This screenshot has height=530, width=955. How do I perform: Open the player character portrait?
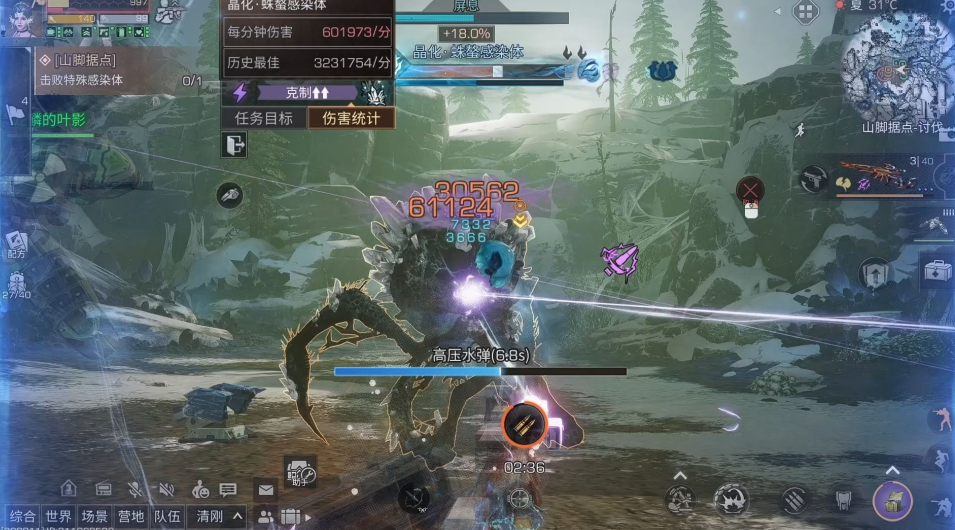(x=22, y=19)
